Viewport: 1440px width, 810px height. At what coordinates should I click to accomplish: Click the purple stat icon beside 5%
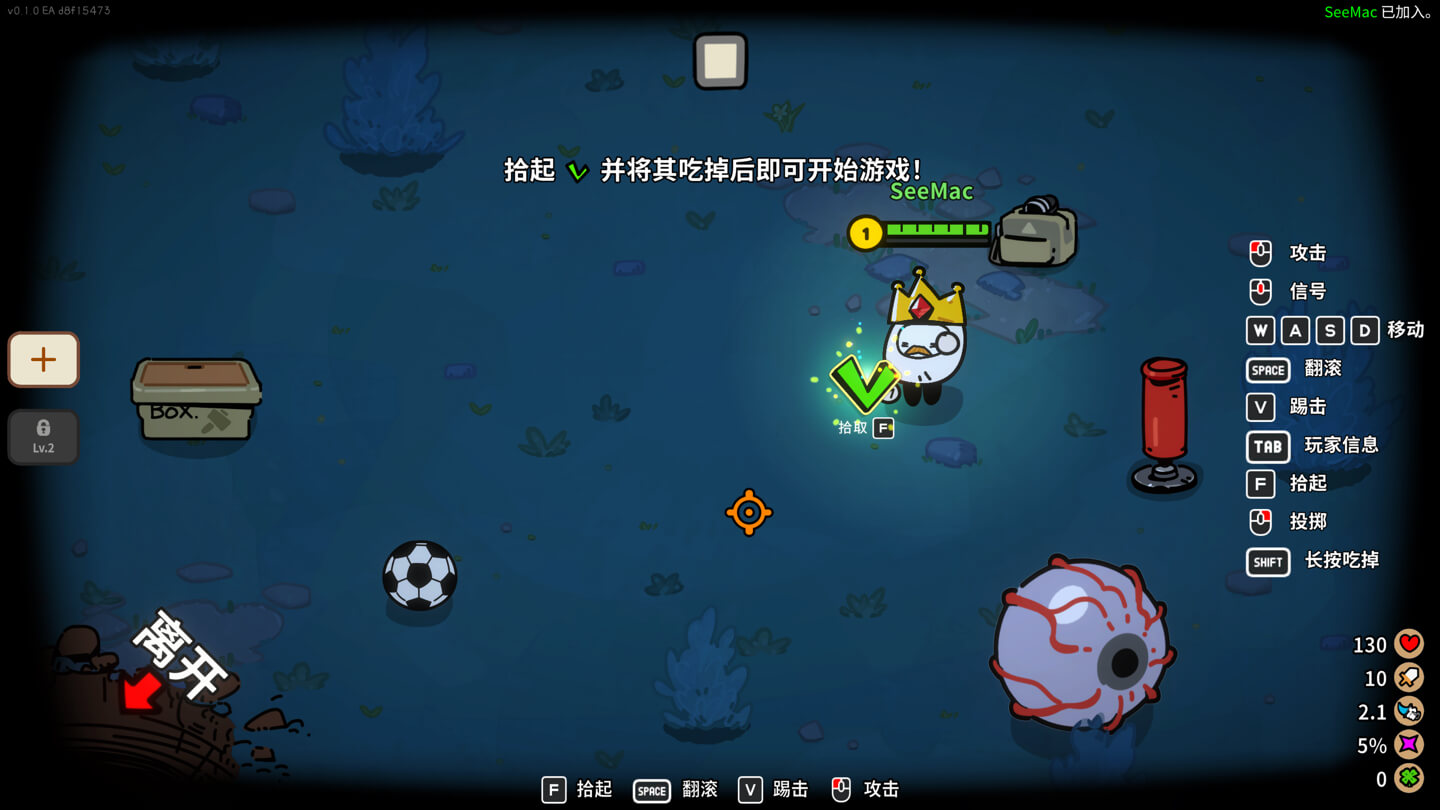coord(1409,744)
